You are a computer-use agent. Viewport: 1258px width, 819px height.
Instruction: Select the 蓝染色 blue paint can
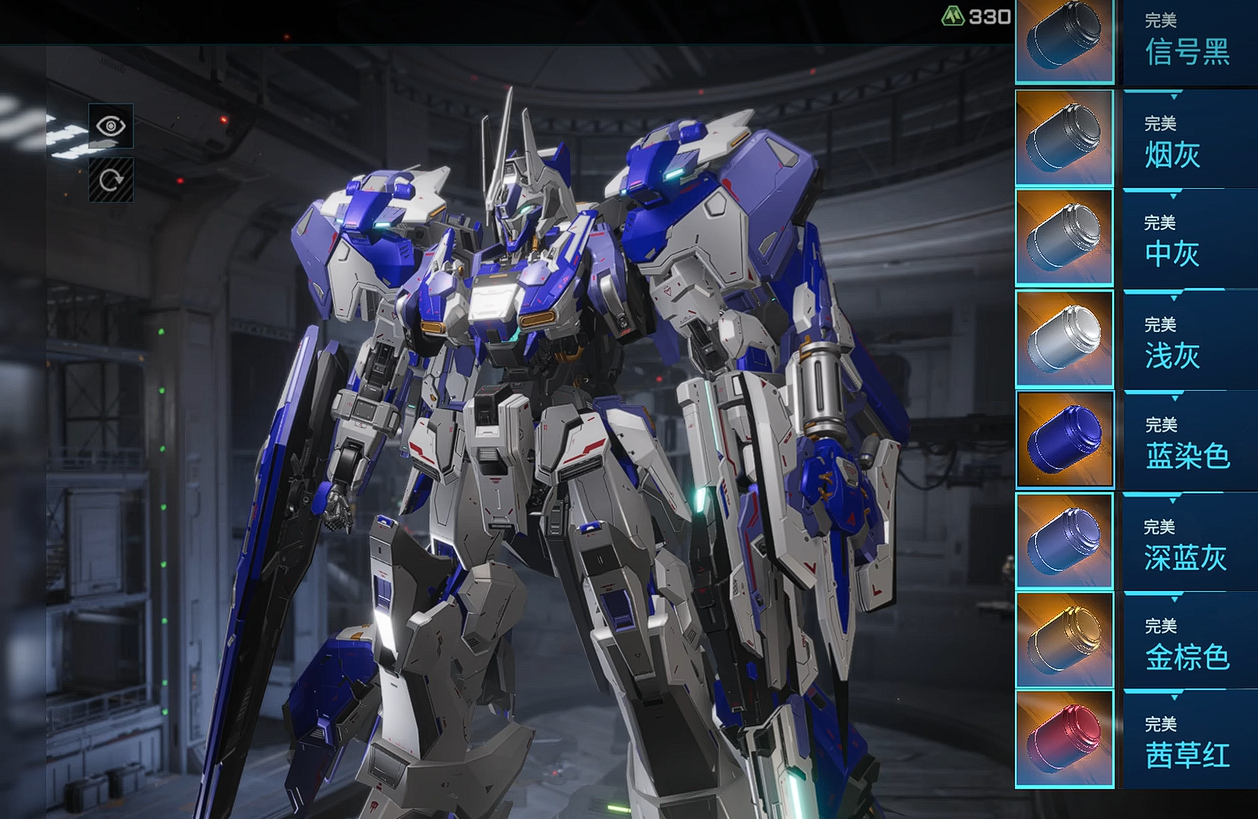pos(1064,440)
